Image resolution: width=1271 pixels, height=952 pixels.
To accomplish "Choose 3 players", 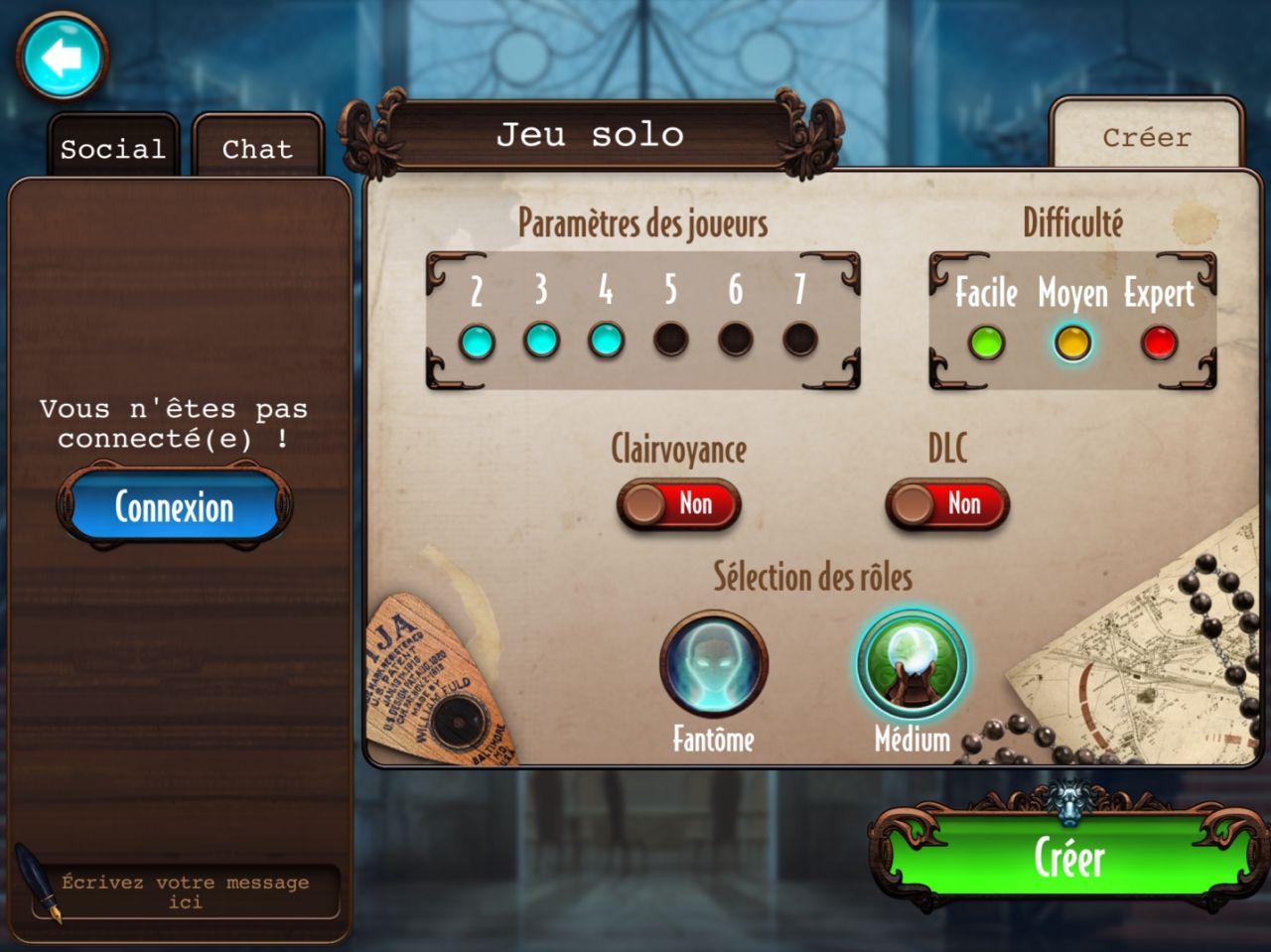I will [x=541, y=340].
